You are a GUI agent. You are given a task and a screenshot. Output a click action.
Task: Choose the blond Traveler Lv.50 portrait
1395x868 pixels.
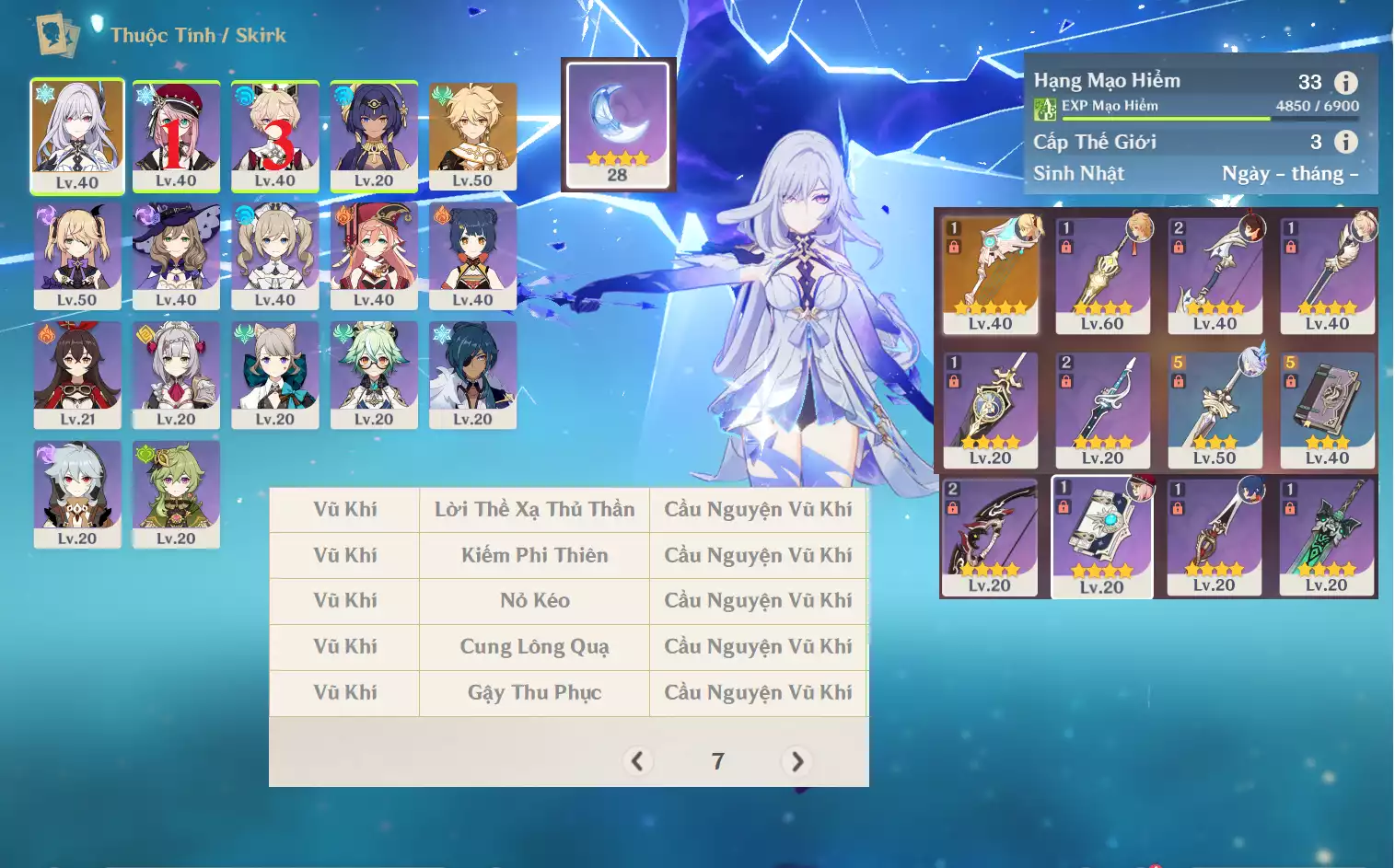pyautogui.click(x=472, y=135)
